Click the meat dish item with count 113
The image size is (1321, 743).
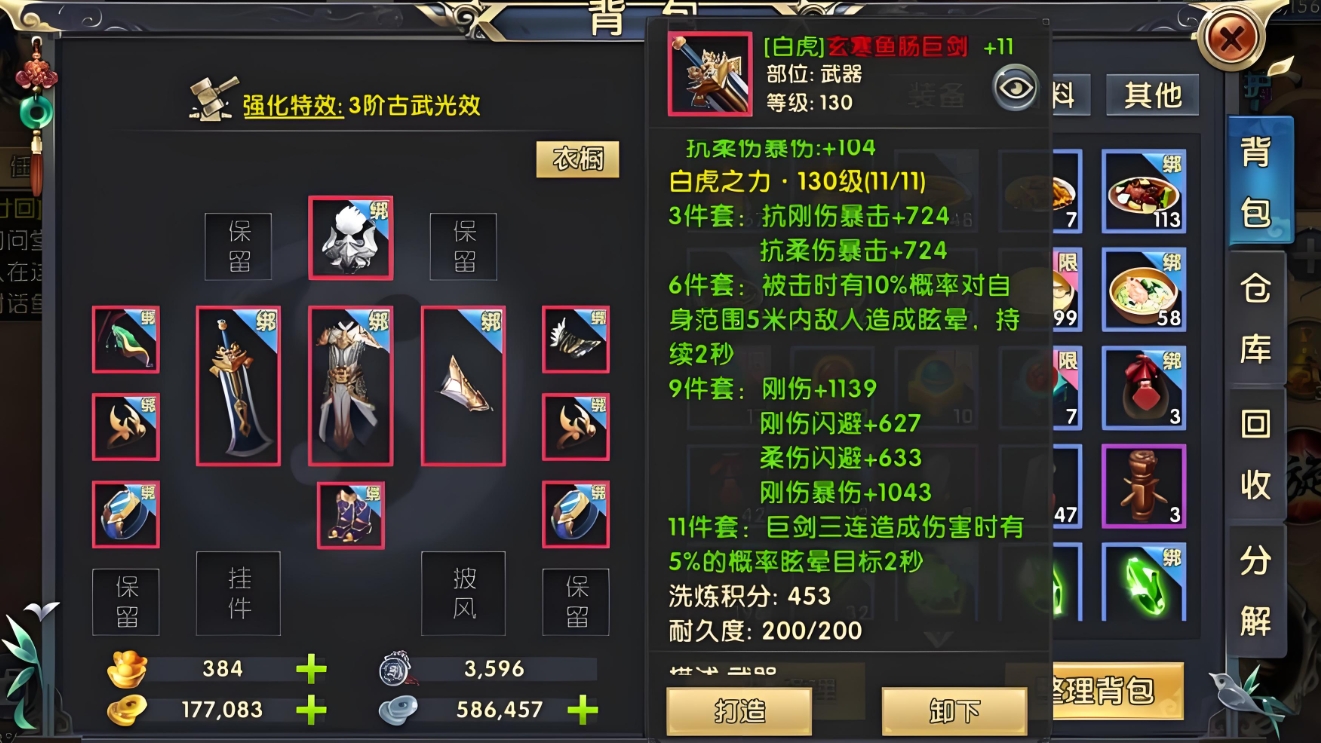pyautogui.click(x=1143, y=193)
